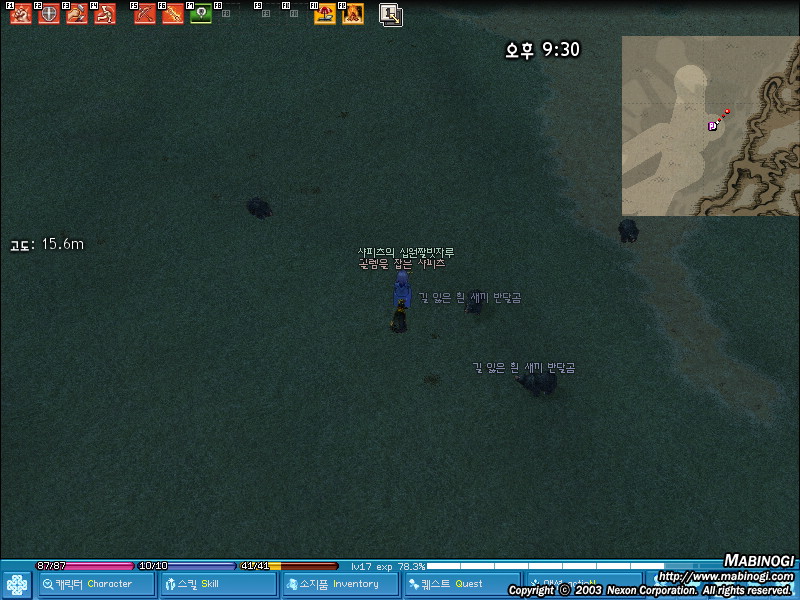Click the main menu emblem button

coord(17,584)
